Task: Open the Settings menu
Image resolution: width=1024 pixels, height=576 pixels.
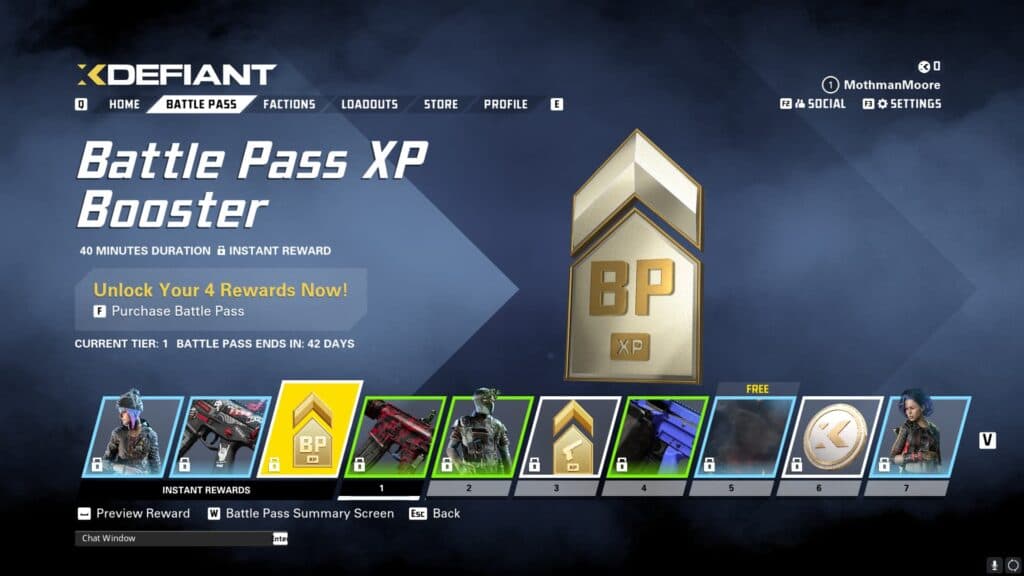Action: tap(907, 104)
